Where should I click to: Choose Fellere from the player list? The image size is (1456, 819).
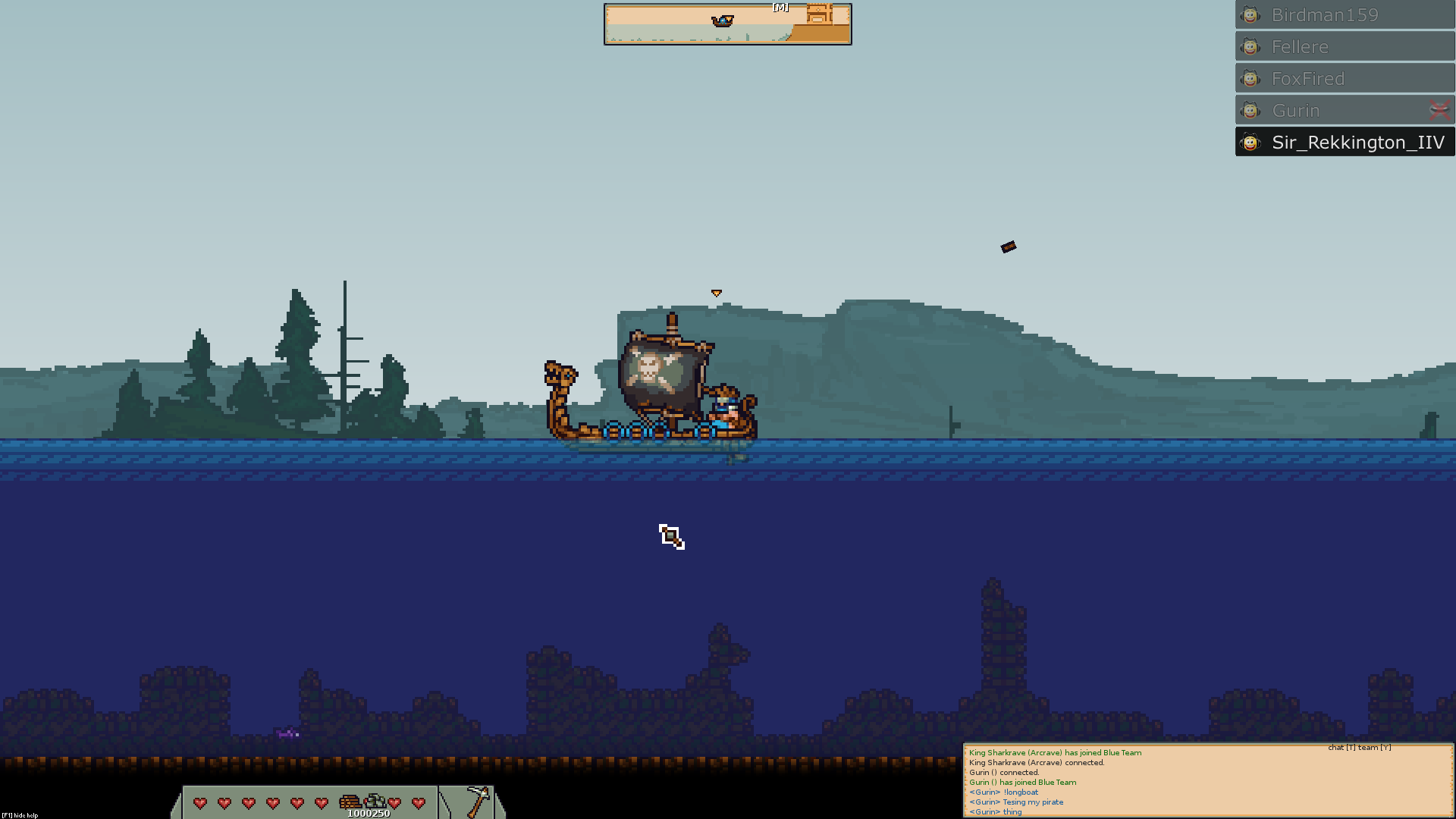click(x=1344, y=47)
